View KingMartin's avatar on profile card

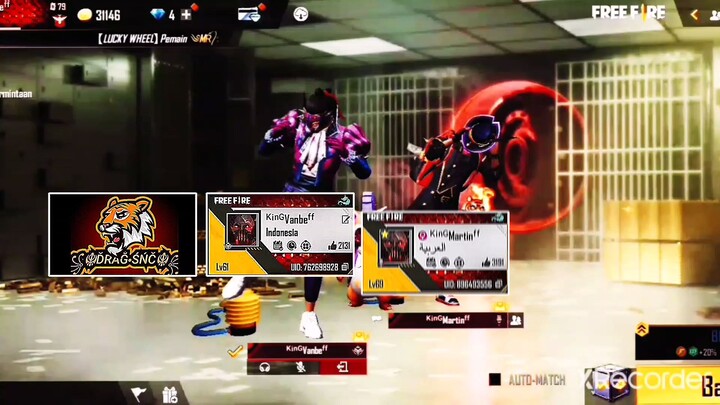point(396,246)
